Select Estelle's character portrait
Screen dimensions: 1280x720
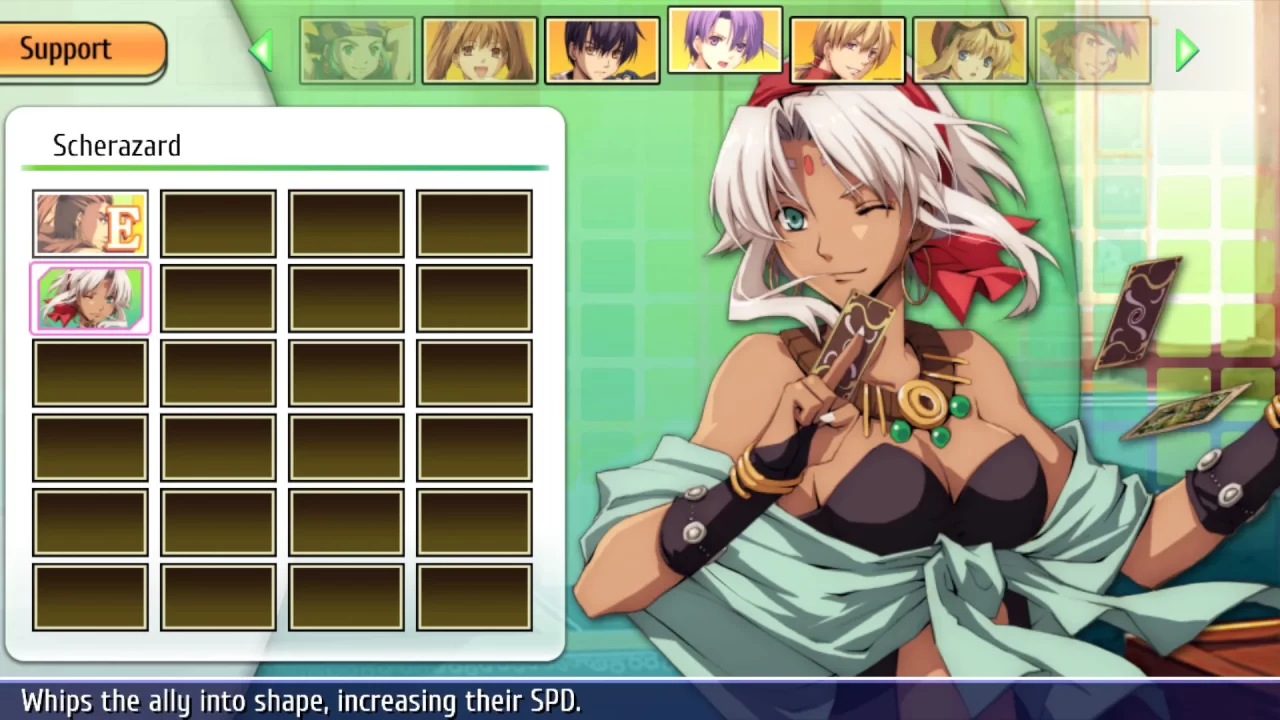[x=480, y=48]
